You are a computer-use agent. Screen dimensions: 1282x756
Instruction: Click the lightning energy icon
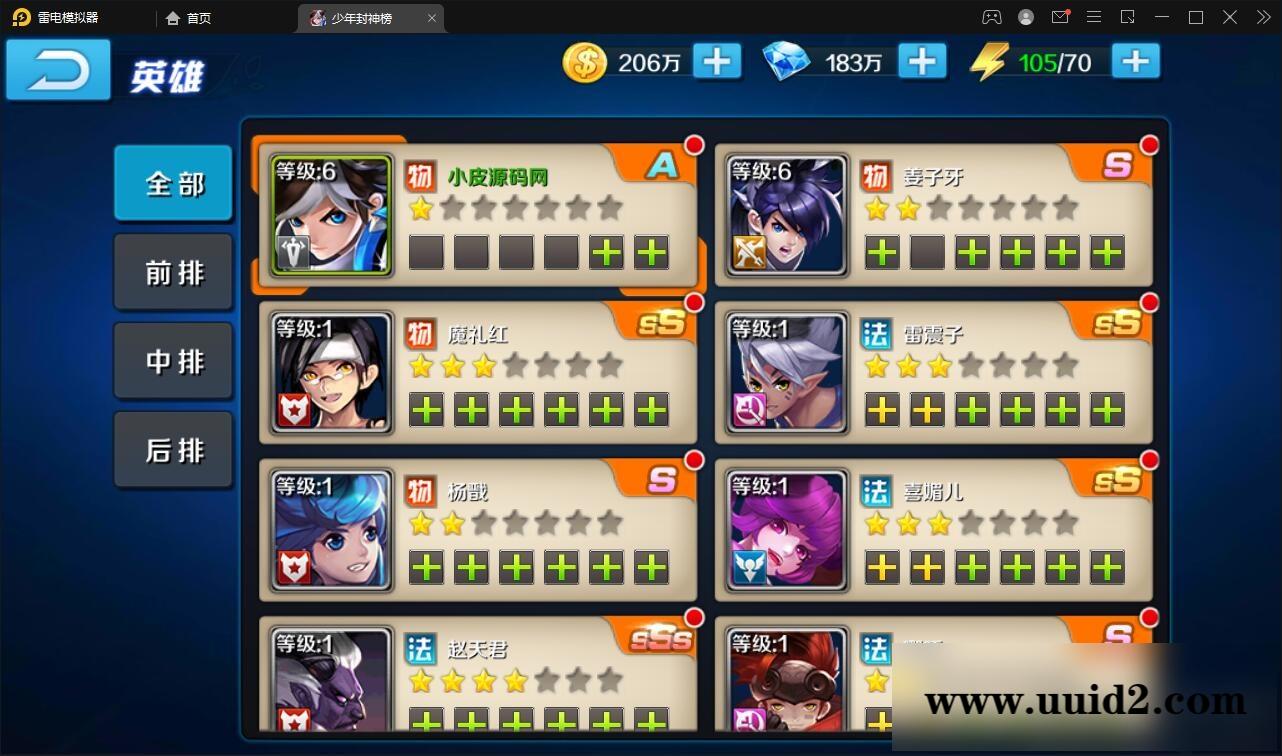(x=988, y=62)
